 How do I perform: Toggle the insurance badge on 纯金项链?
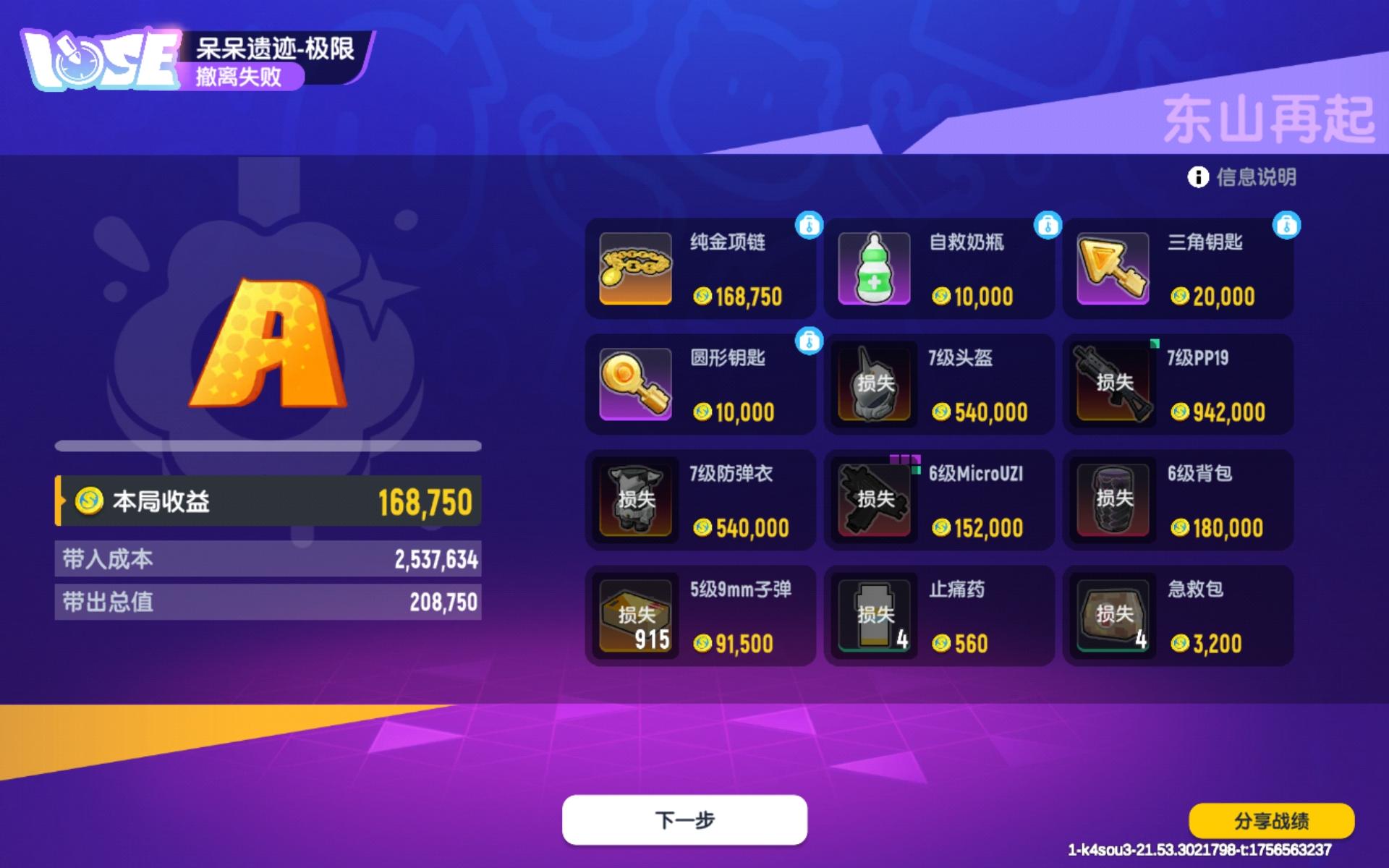810,226
